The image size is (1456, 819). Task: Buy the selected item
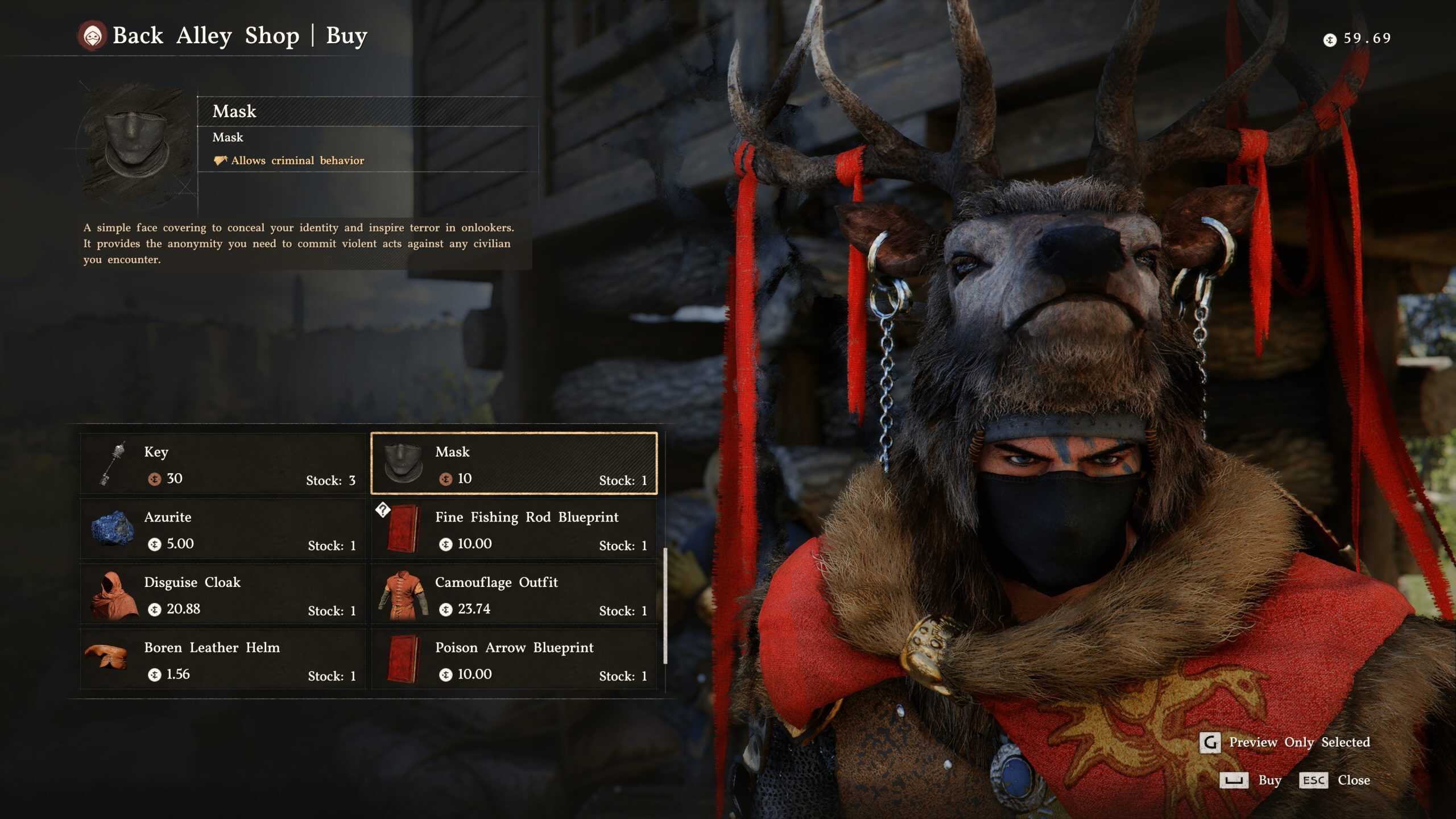coord(1250,780)
